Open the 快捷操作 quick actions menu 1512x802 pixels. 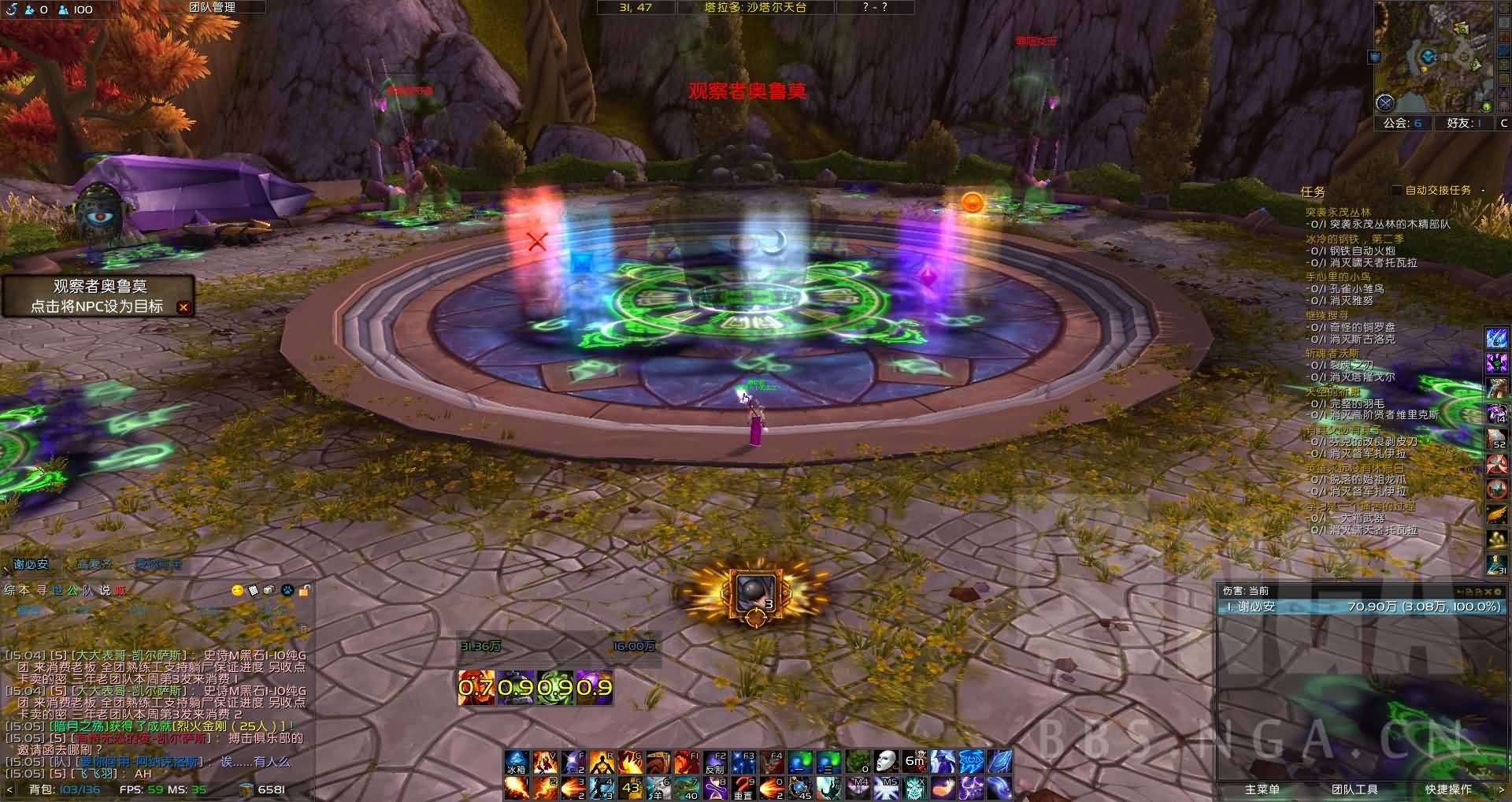click(x=1447, y=789)
